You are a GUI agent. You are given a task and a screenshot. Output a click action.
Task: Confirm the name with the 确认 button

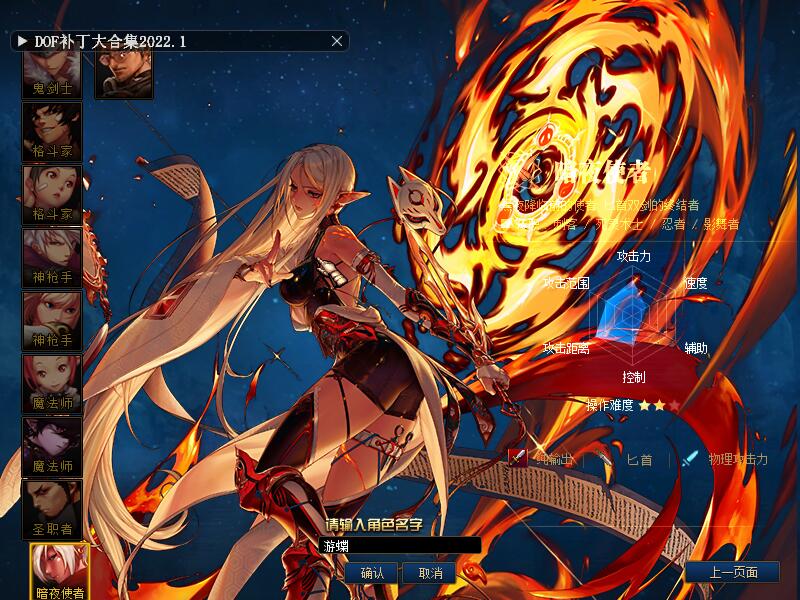click(x=372, y=573)
